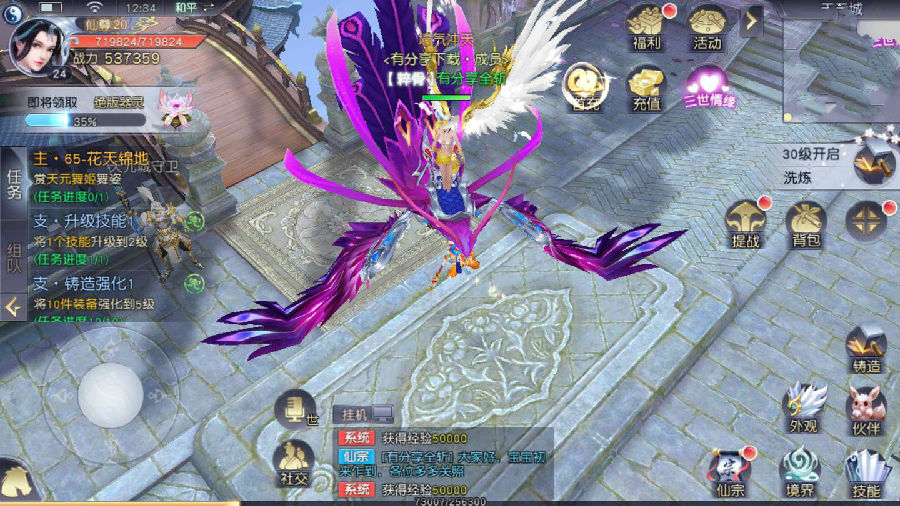Expand the top icon row arrow
Image resolution: width=900 pixels, height=506 pixels.
[x=752, y=20]
